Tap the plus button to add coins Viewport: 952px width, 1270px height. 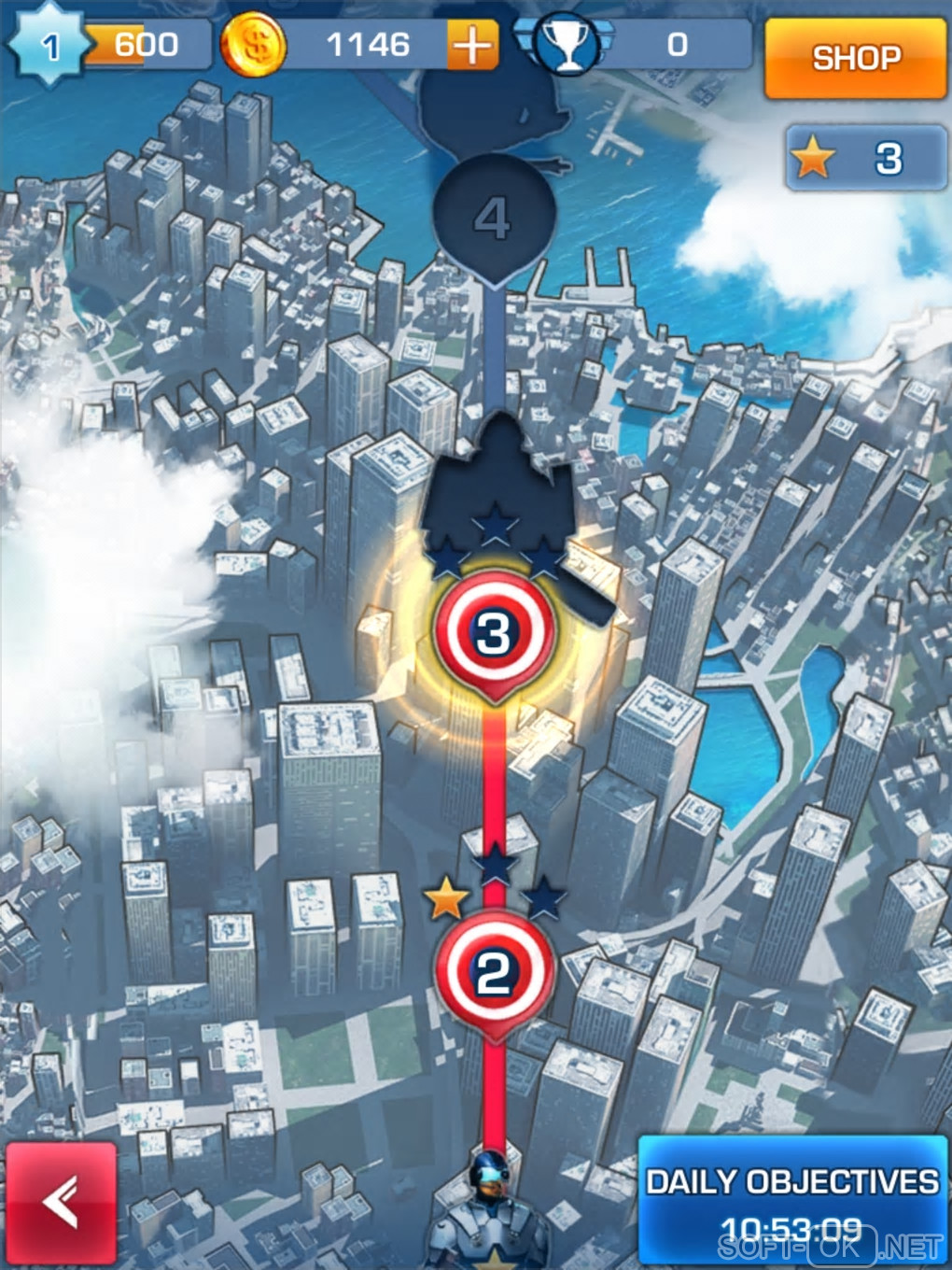(472, 45)
